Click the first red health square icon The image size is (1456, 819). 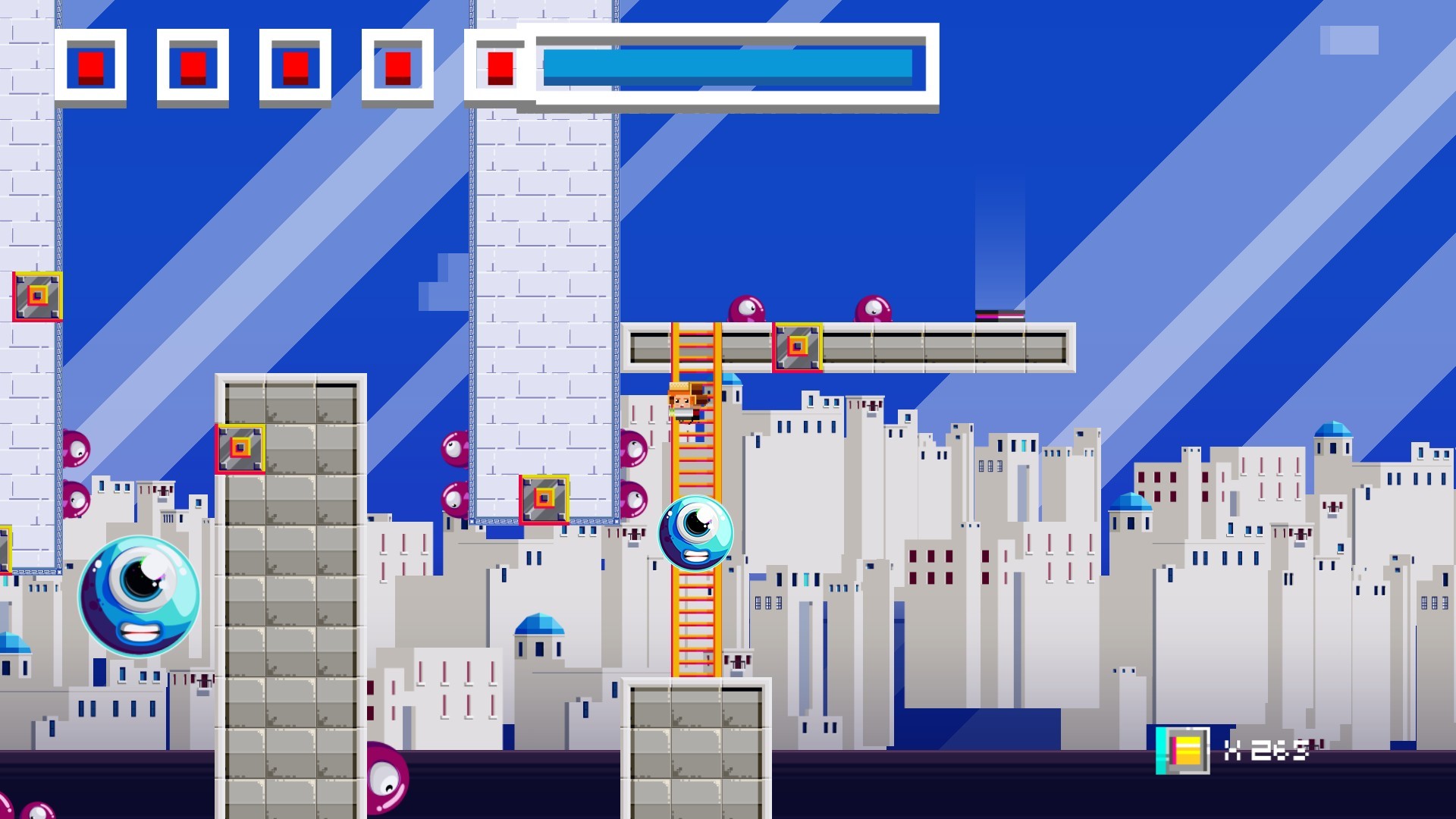click(x=89, y=65)
